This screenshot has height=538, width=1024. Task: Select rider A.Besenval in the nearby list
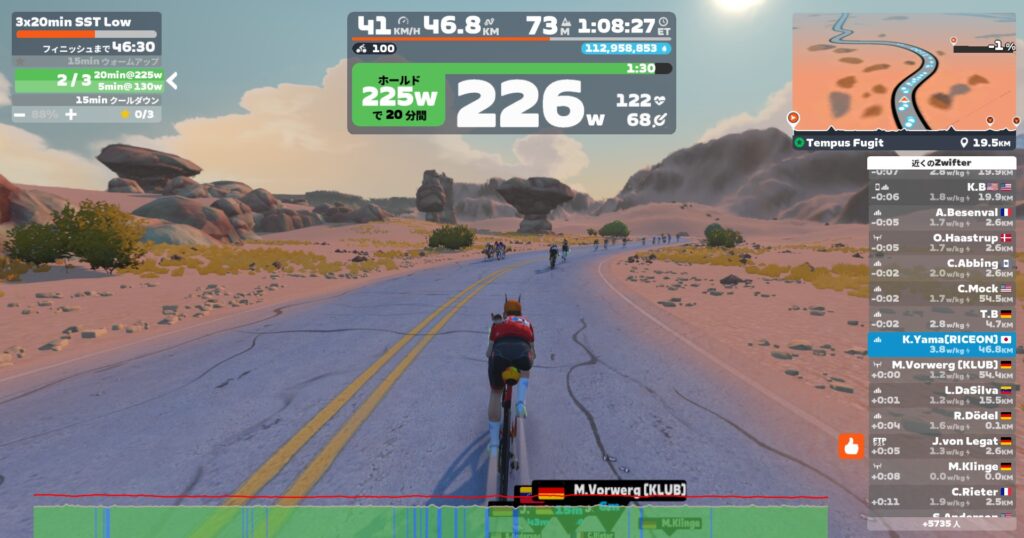pyautogui.click(x=941, y=217)
